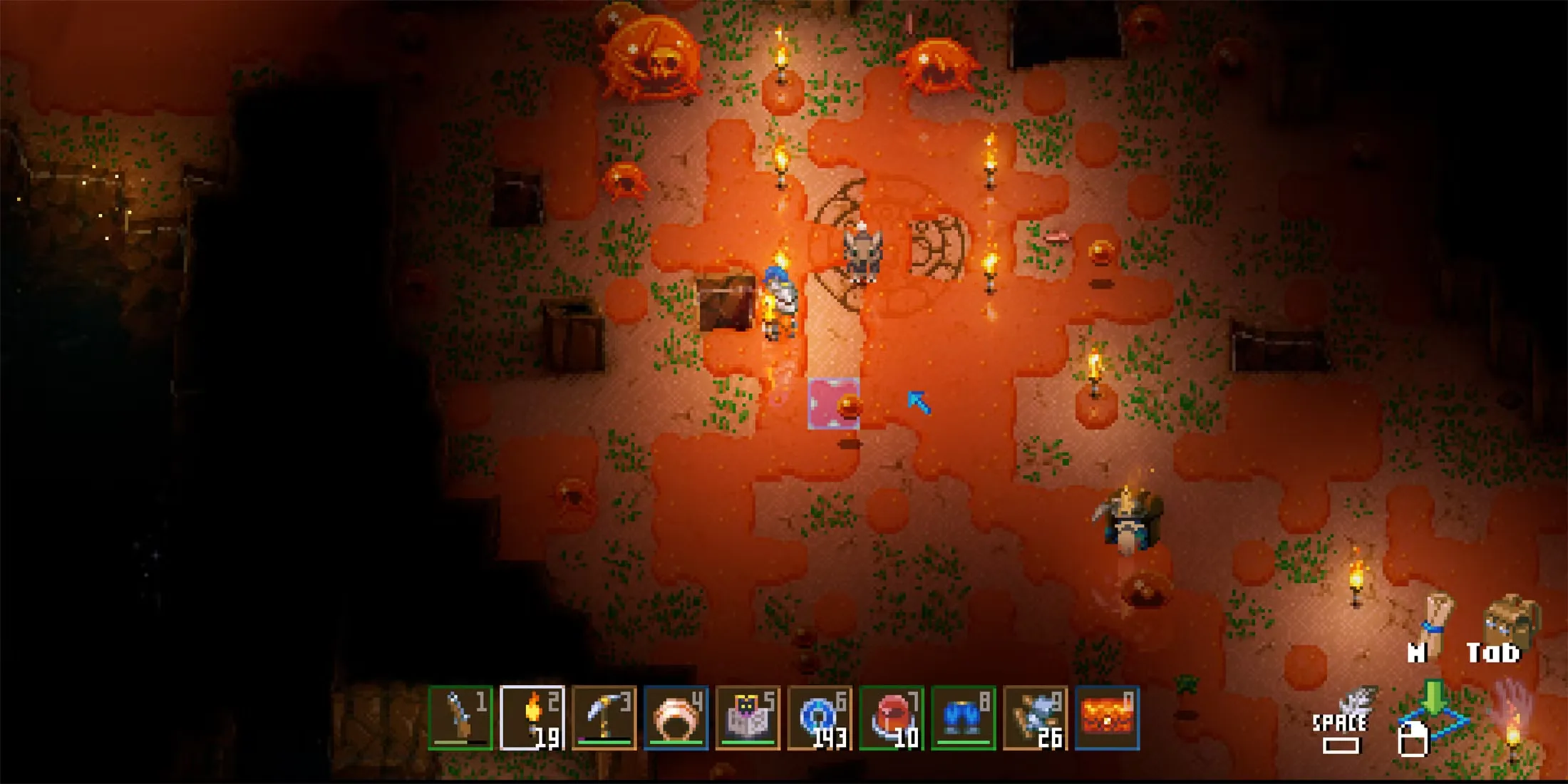Select the pale ring item in slot 4
Viewport: 1568px width, 784px height.
click(x=676, y=718)
